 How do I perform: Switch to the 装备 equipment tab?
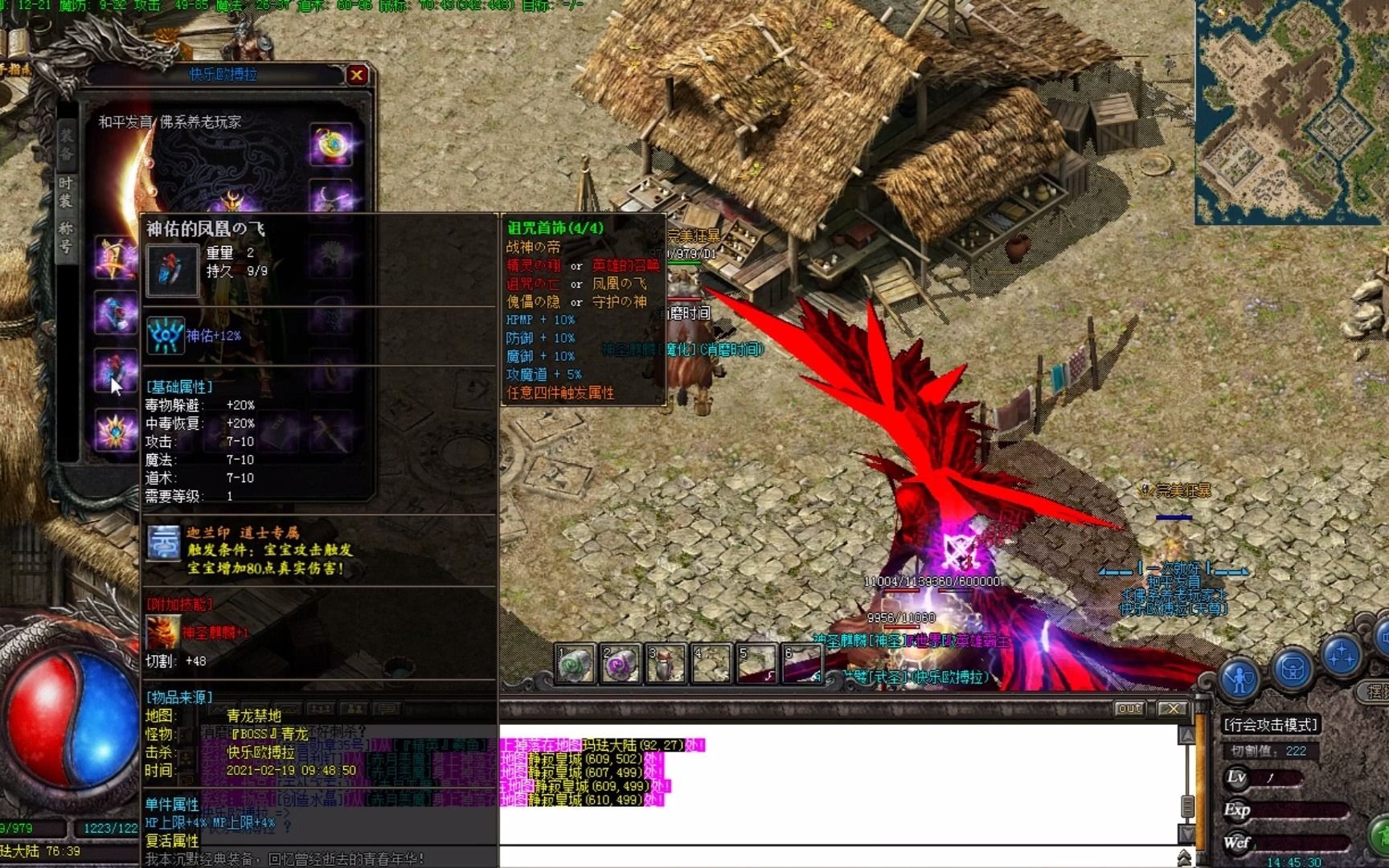[66, 144]
